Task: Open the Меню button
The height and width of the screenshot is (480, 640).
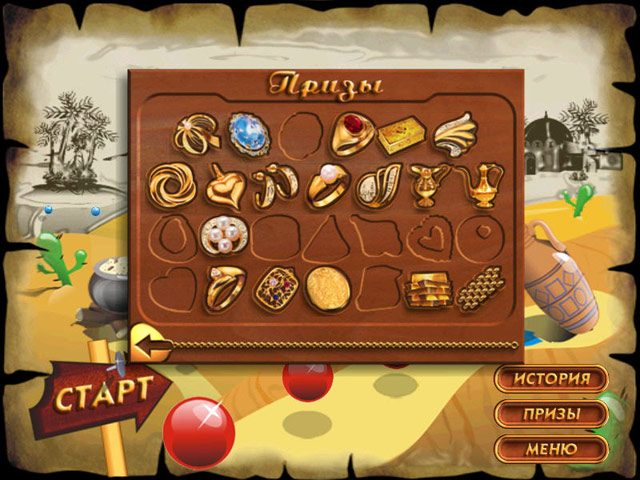Action: tap(551, 448)
